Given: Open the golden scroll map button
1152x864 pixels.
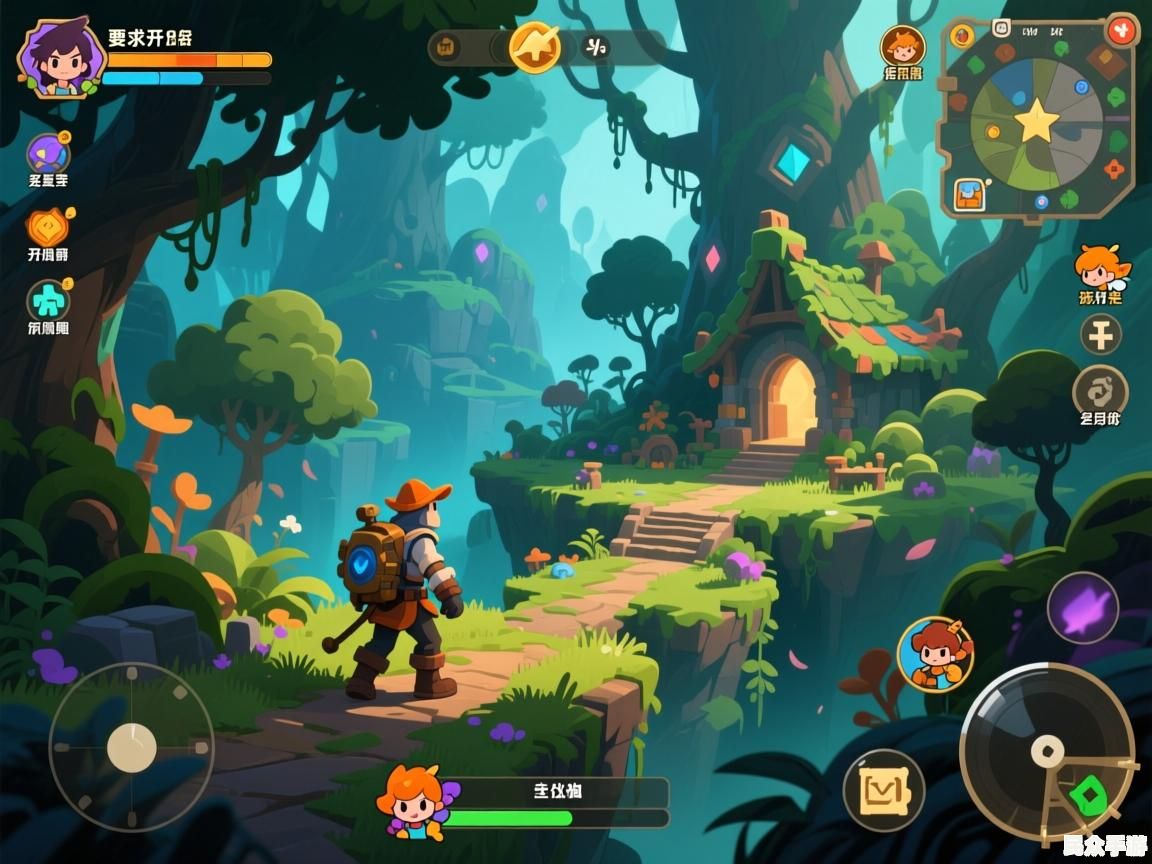Looking at the screenshot, I should tap(883, 791).
